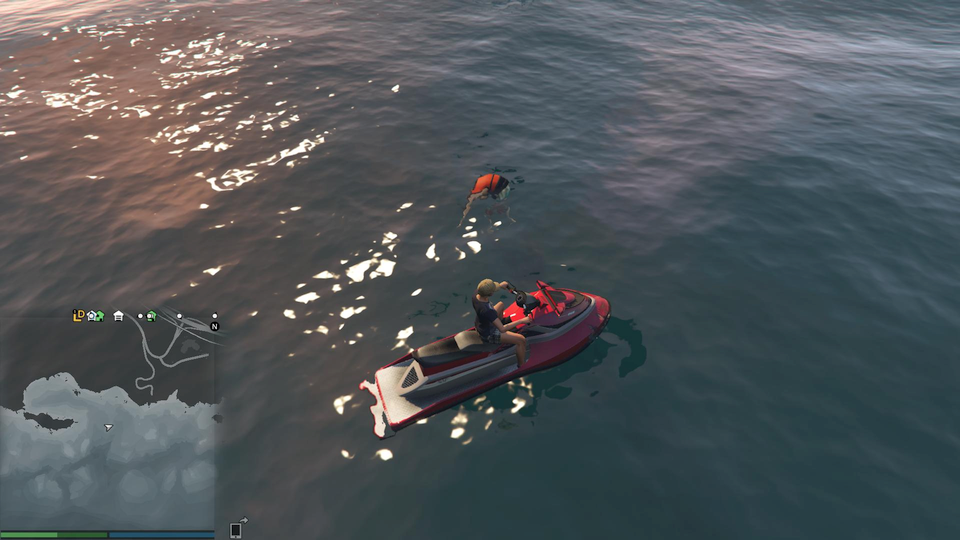Click the white garage blip on the minimap

point(118,317)
